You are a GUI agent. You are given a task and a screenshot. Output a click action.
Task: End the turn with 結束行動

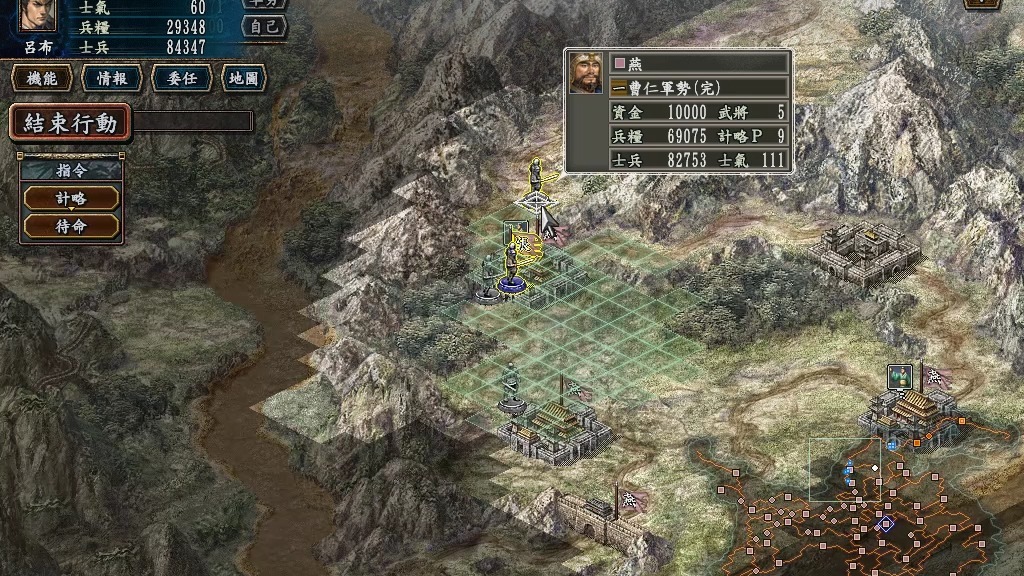(x=71, y=123)
